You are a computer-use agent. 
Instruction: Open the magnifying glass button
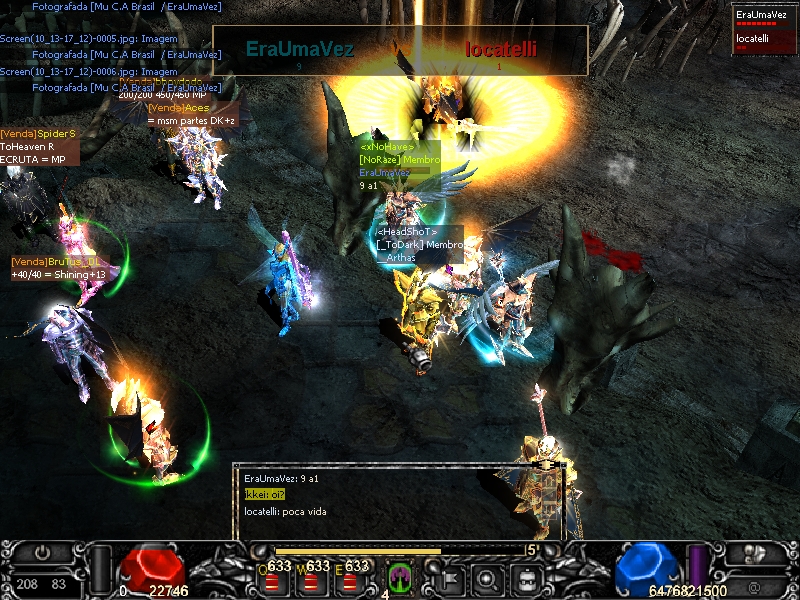[x=487, y=578]
